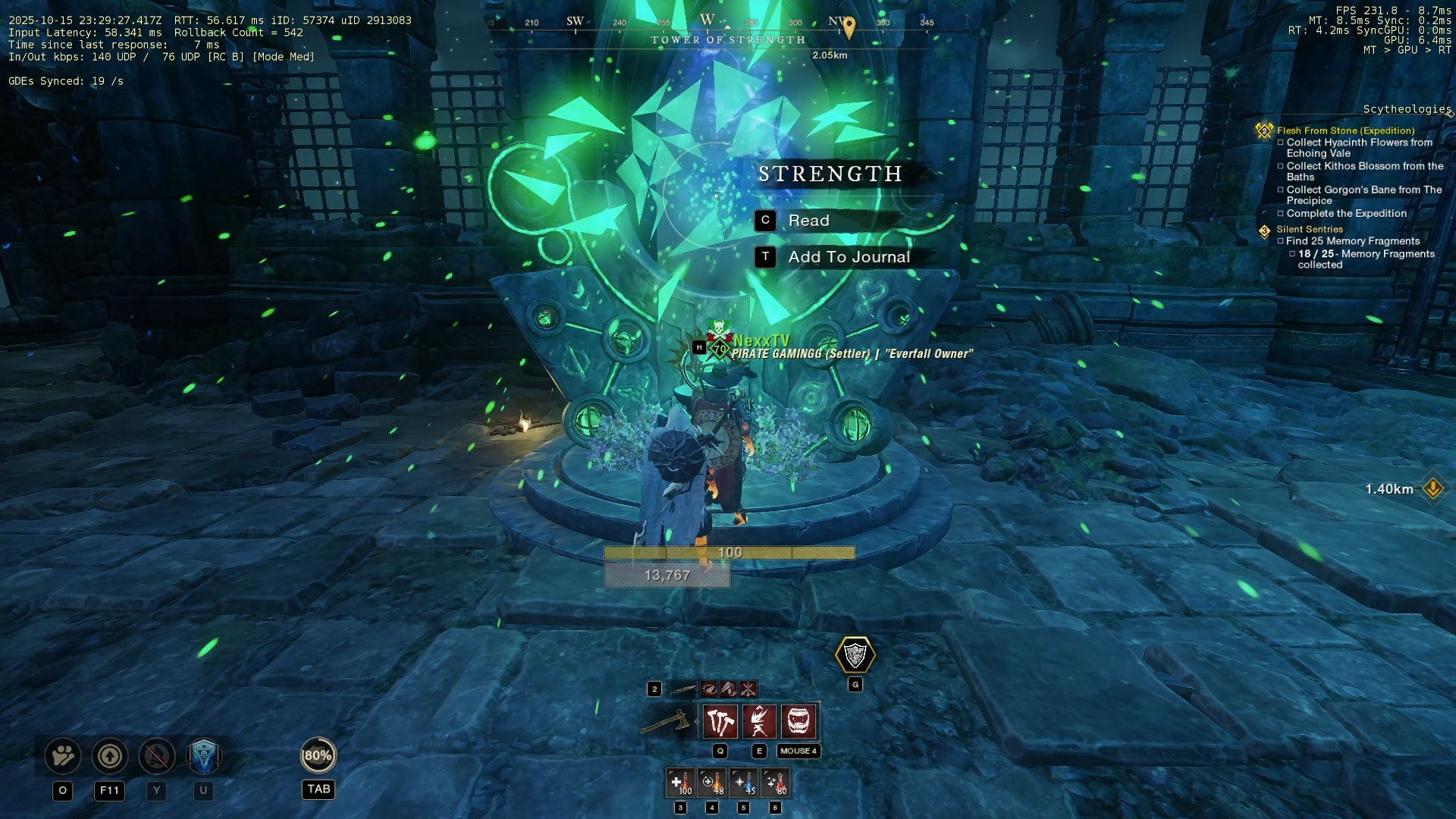The height and width of the screenshot is (819, 1456).
Task: Use the red potion with 80 count
Action: click(x=775, y=783)
